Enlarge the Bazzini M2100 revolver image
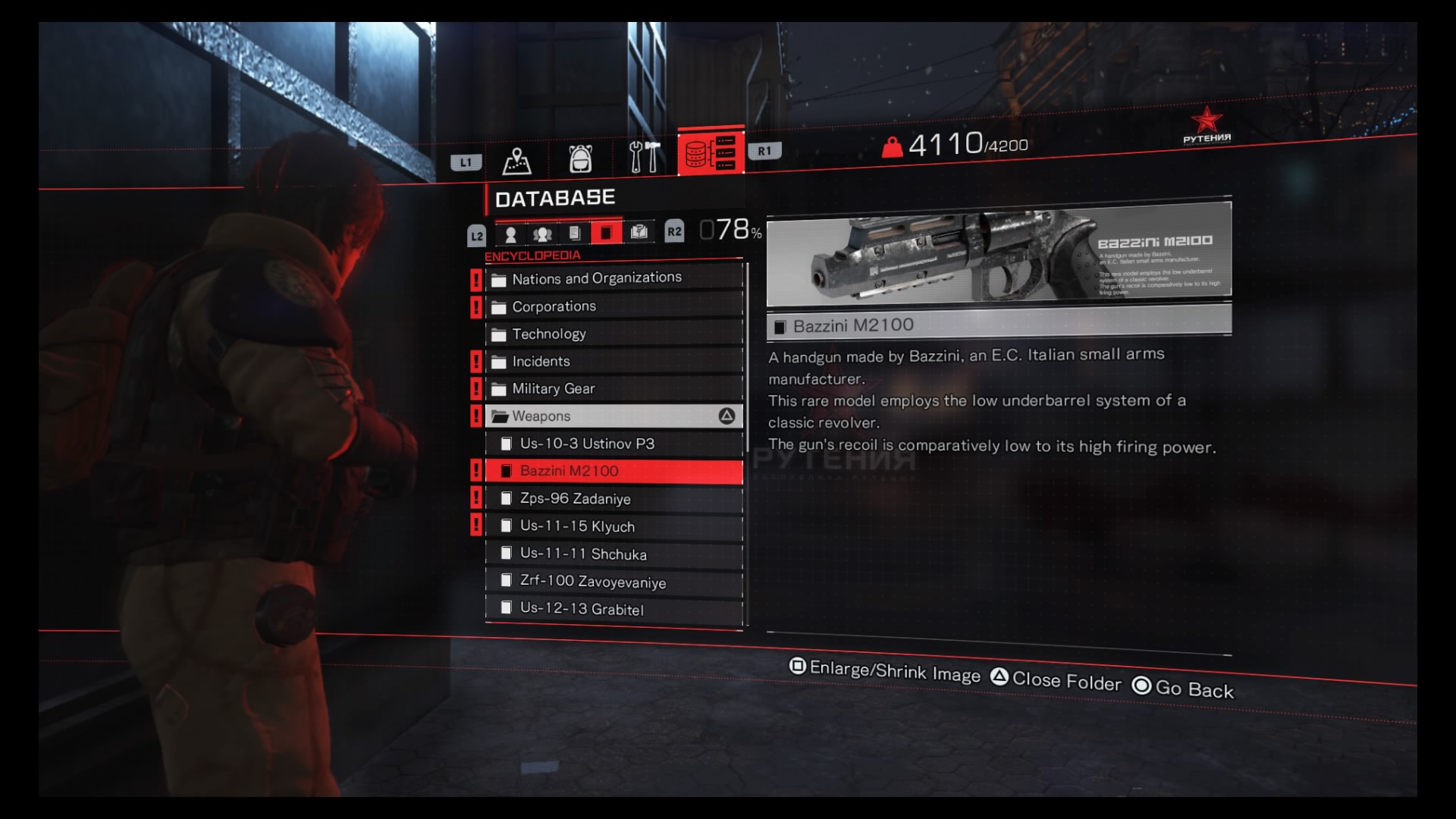 click(x=998, y=254)
